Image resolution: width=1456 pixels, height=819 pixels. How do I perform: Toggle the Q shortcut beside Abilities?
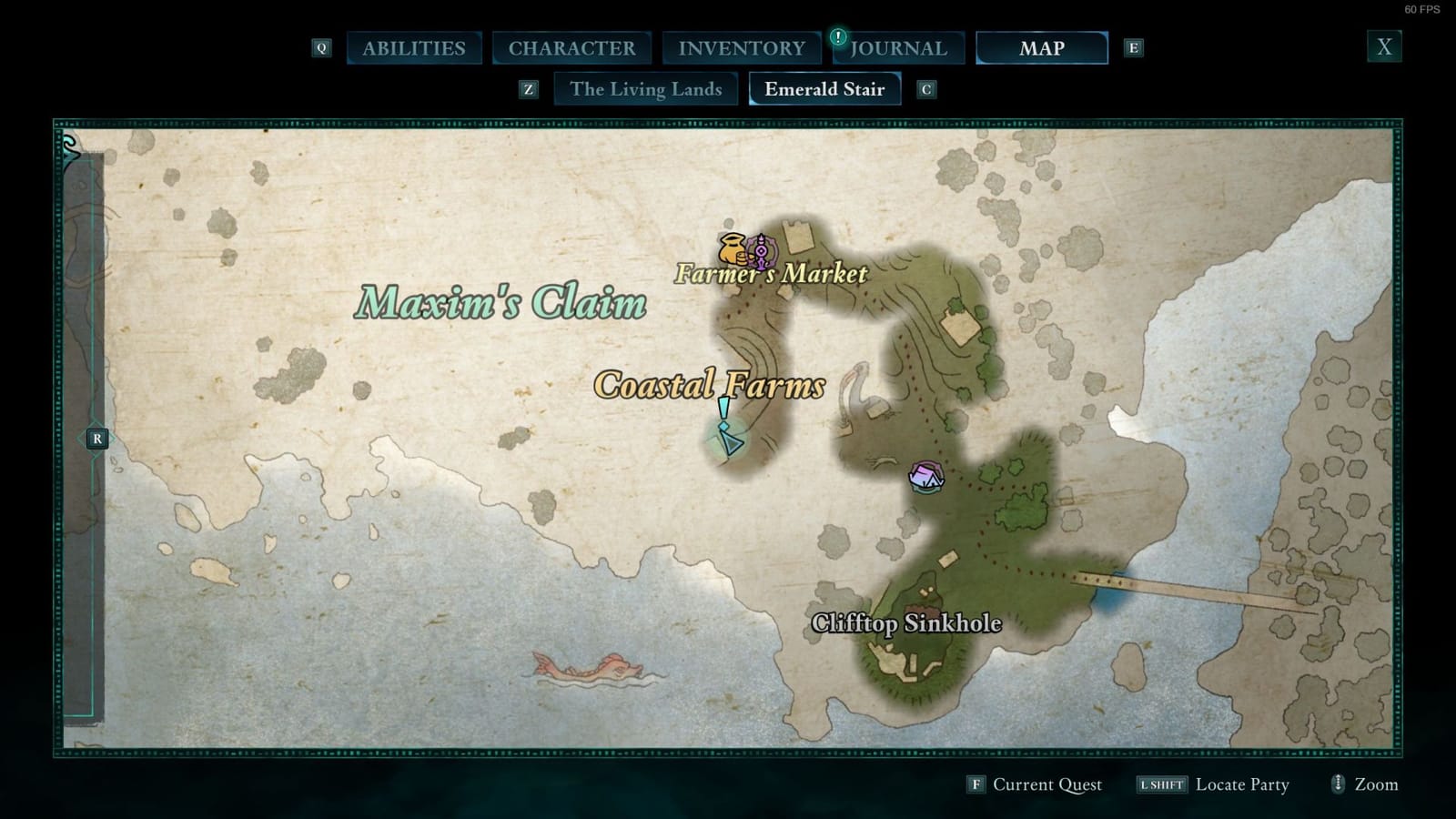pyautogui.click(x=320, y=47)
